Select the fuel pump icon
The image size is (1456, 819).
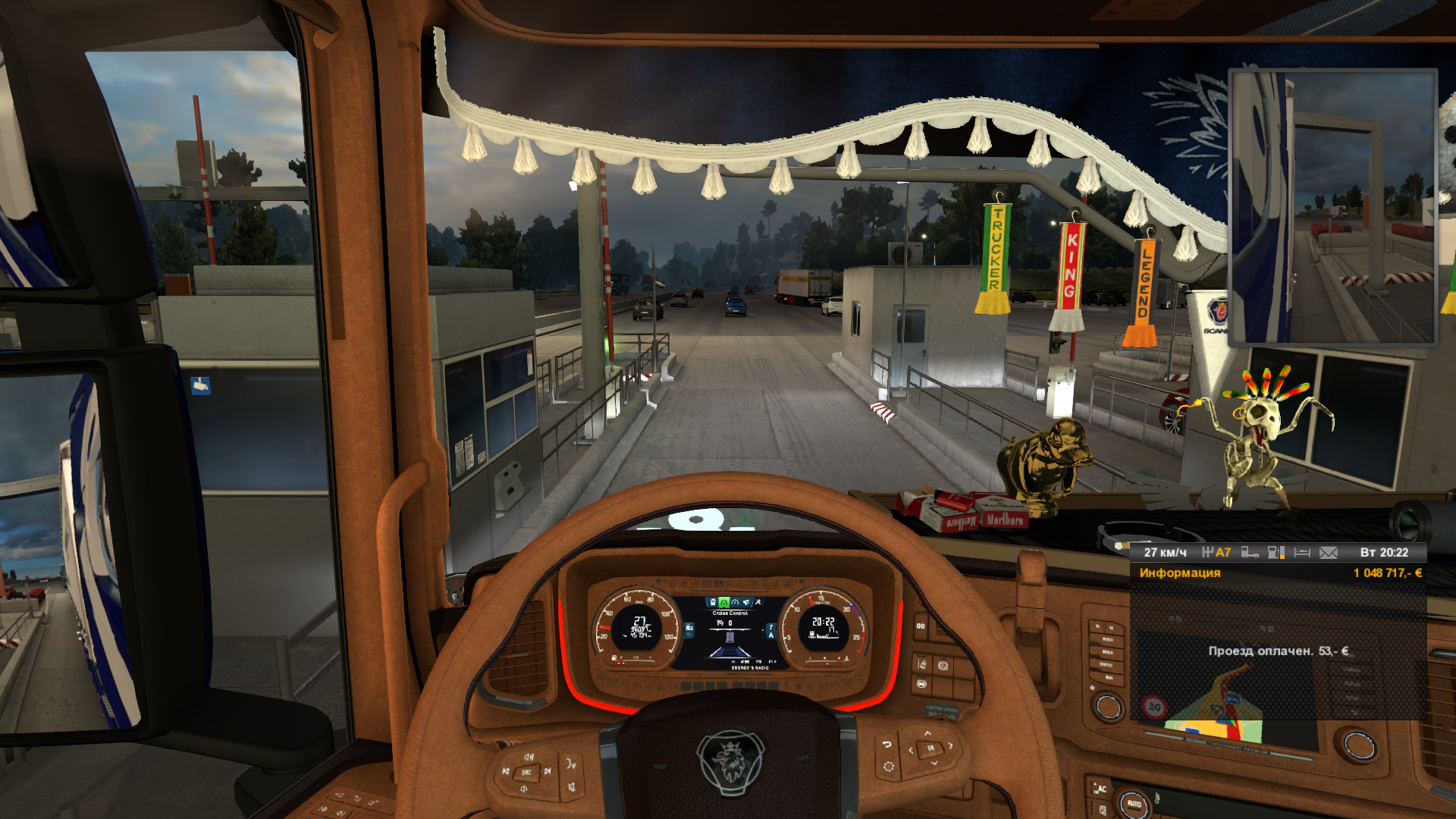coord(1276,553)
